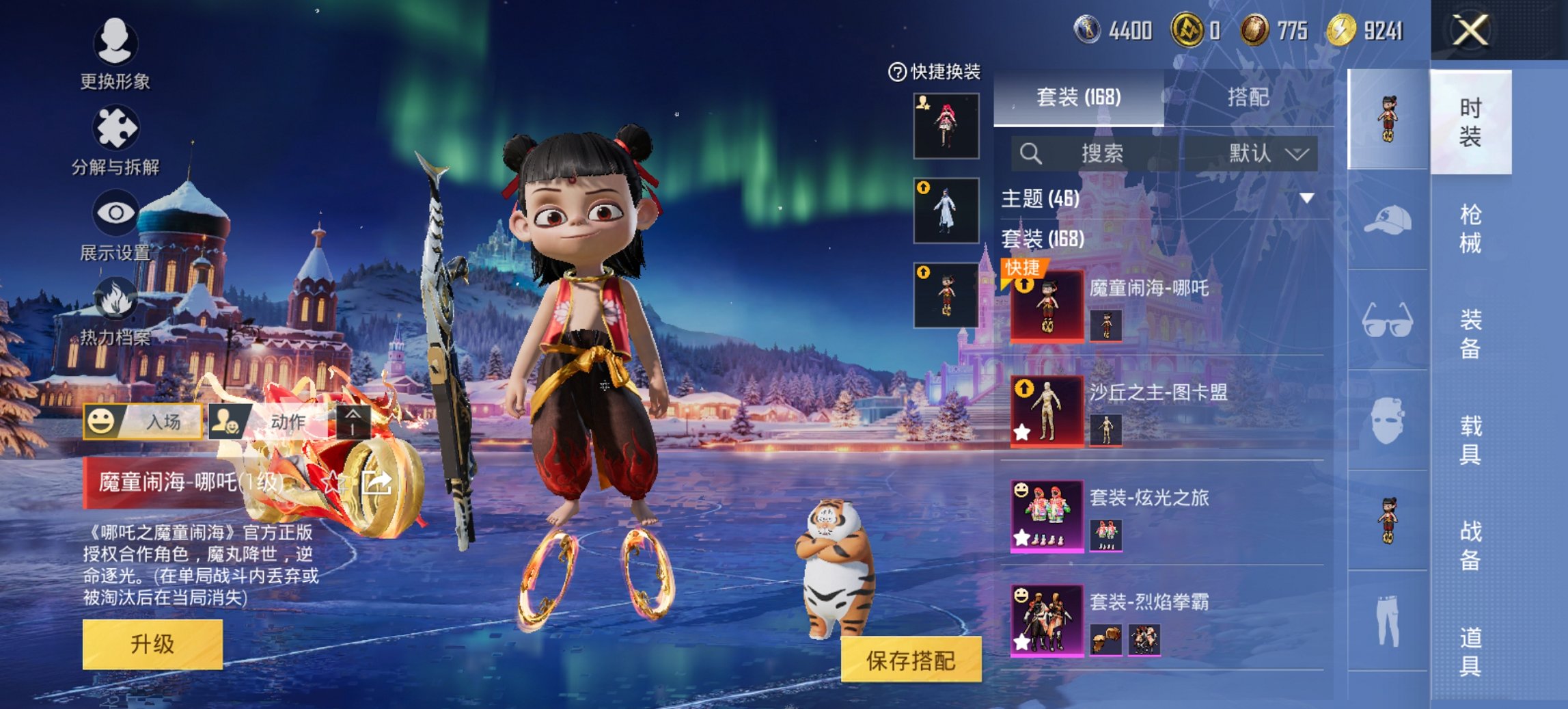
Task: Open 分解与拆解 dismantle menu
Action: tap(115, 140)
